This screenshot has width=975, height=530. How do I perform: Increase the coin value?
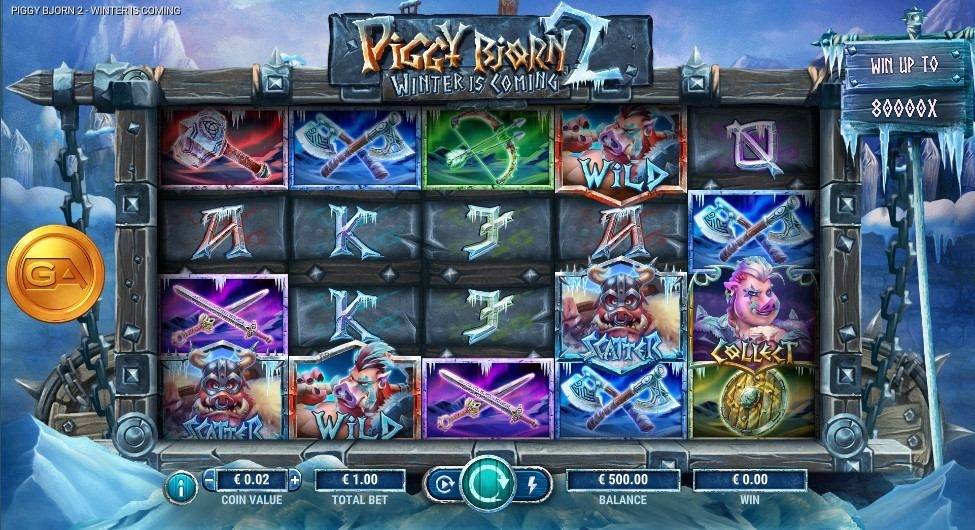tap(295, 480)
